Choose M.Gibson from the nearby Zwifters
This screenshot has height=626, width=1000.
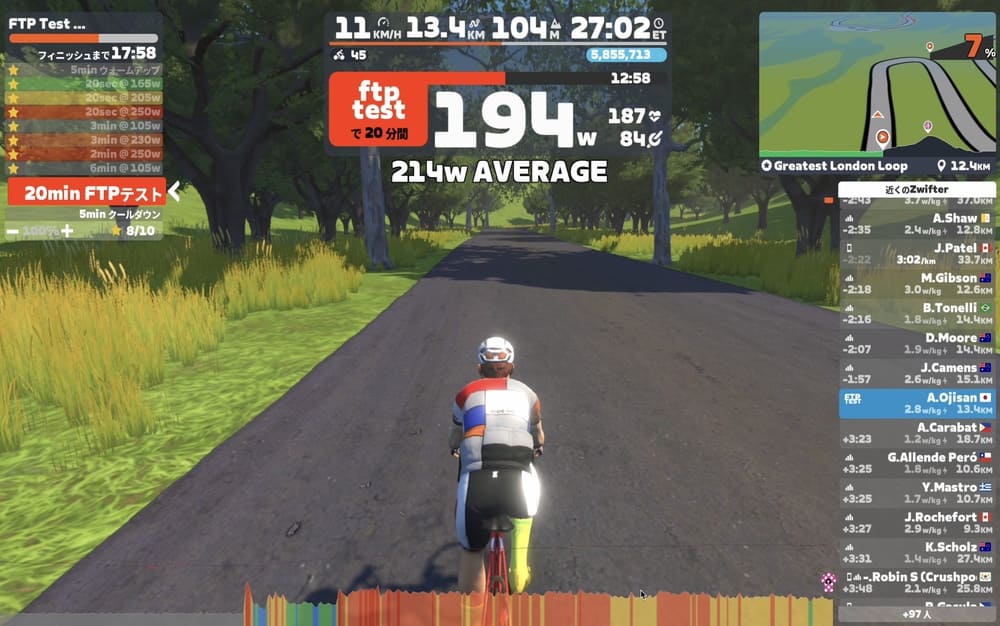(x=916, y=283)
